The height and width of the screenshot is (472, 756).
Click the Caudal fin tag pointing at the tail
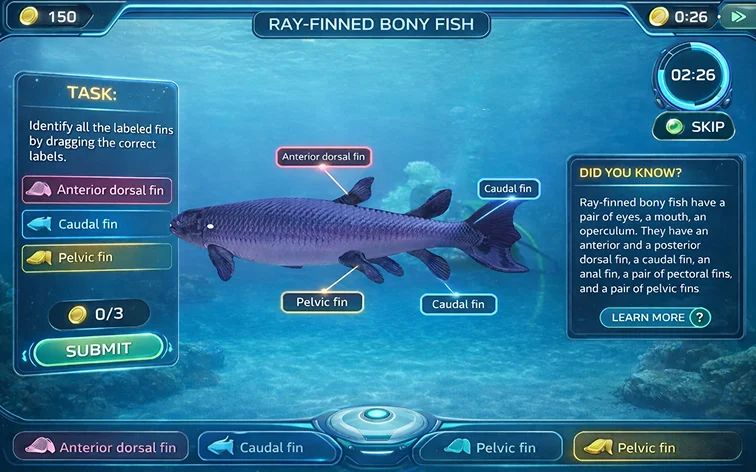point(508,188)
